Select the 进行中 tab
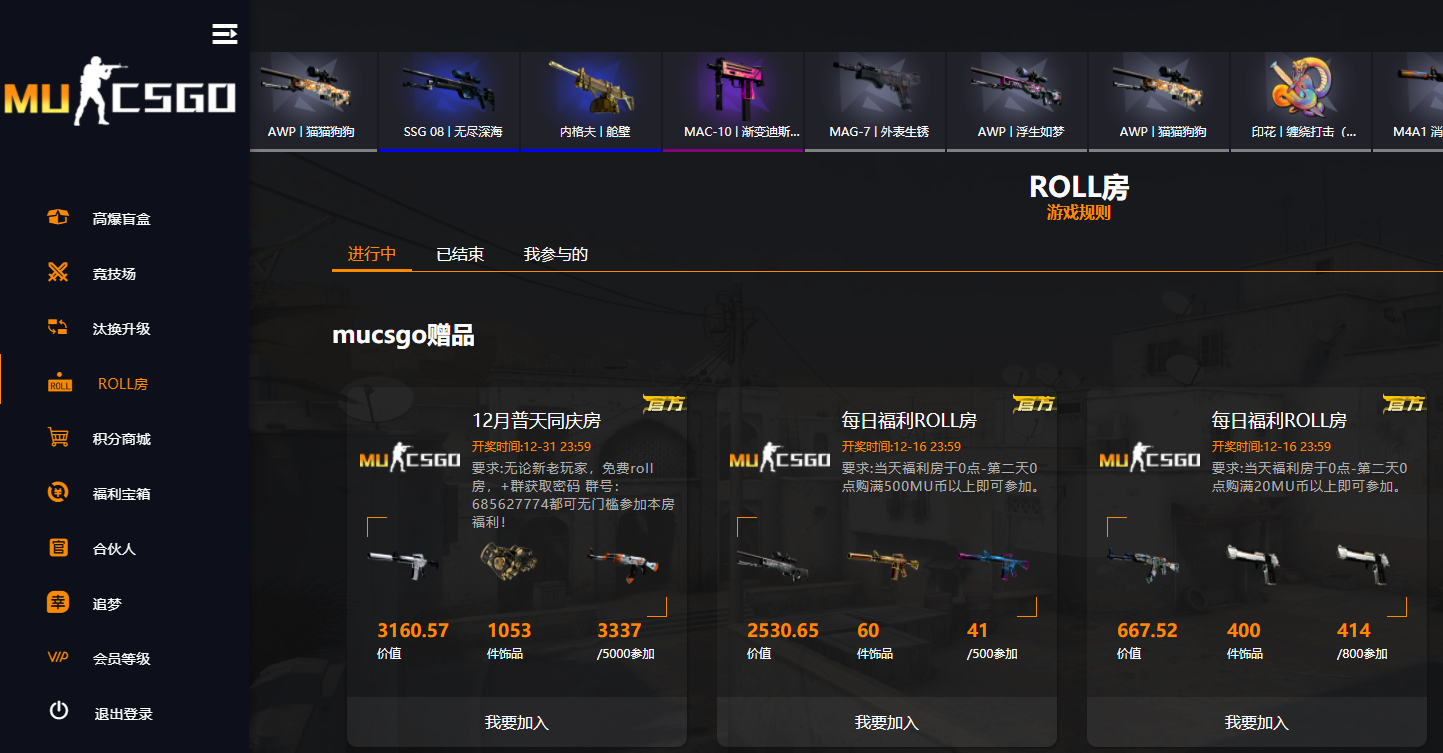The width and height of the screenshot is (1443, 753). 371,254
